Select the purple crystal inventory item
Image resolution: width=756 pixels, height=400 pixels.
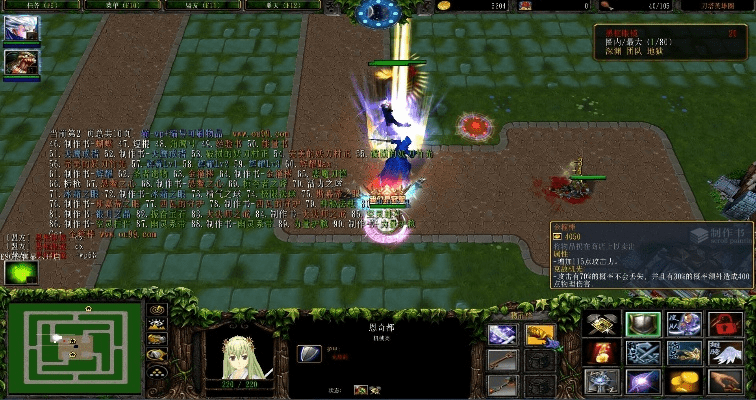point(502,335)
